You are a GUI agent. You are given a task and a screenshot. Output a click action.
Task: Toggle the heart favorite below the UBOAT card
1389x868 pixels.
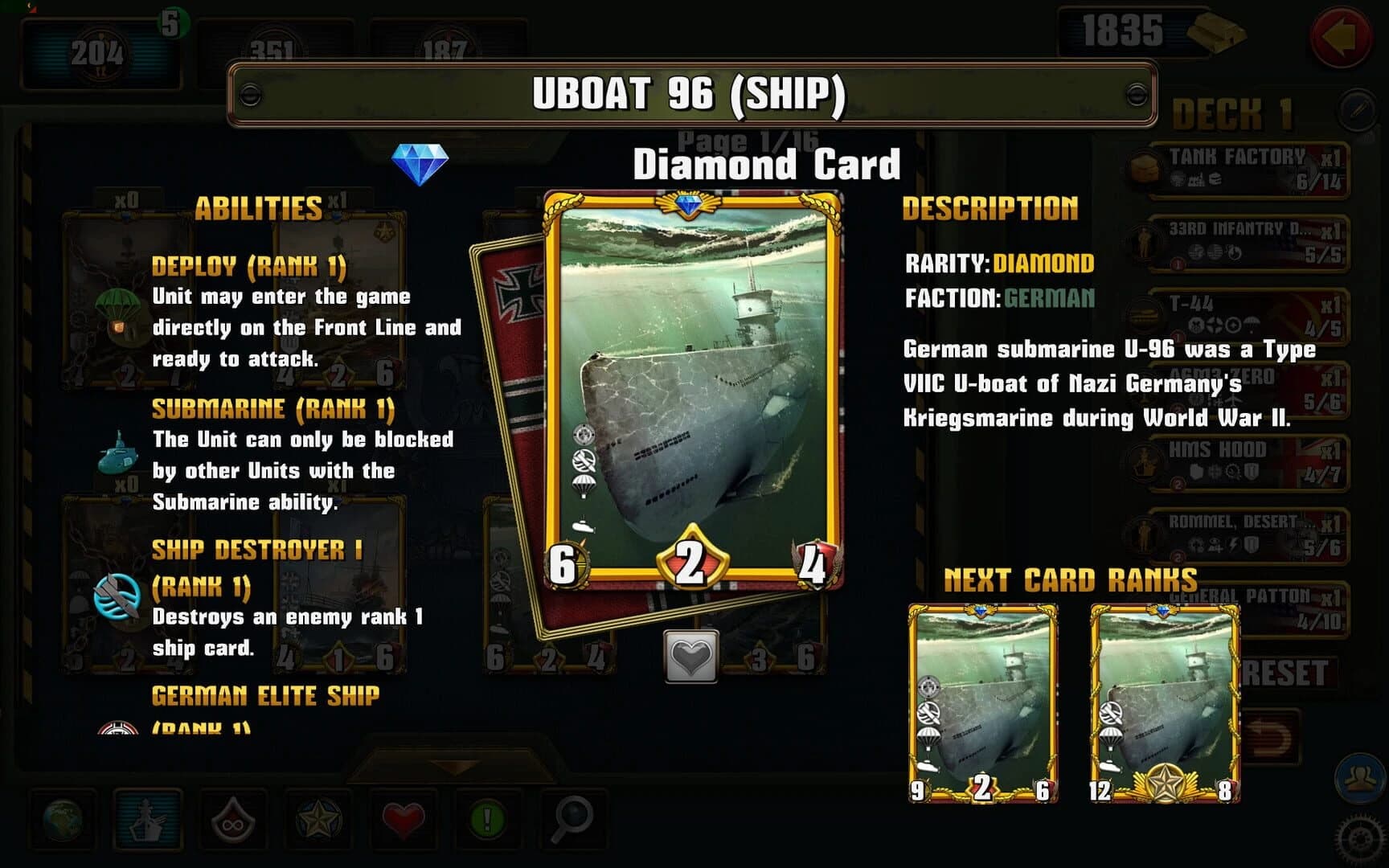693,657
